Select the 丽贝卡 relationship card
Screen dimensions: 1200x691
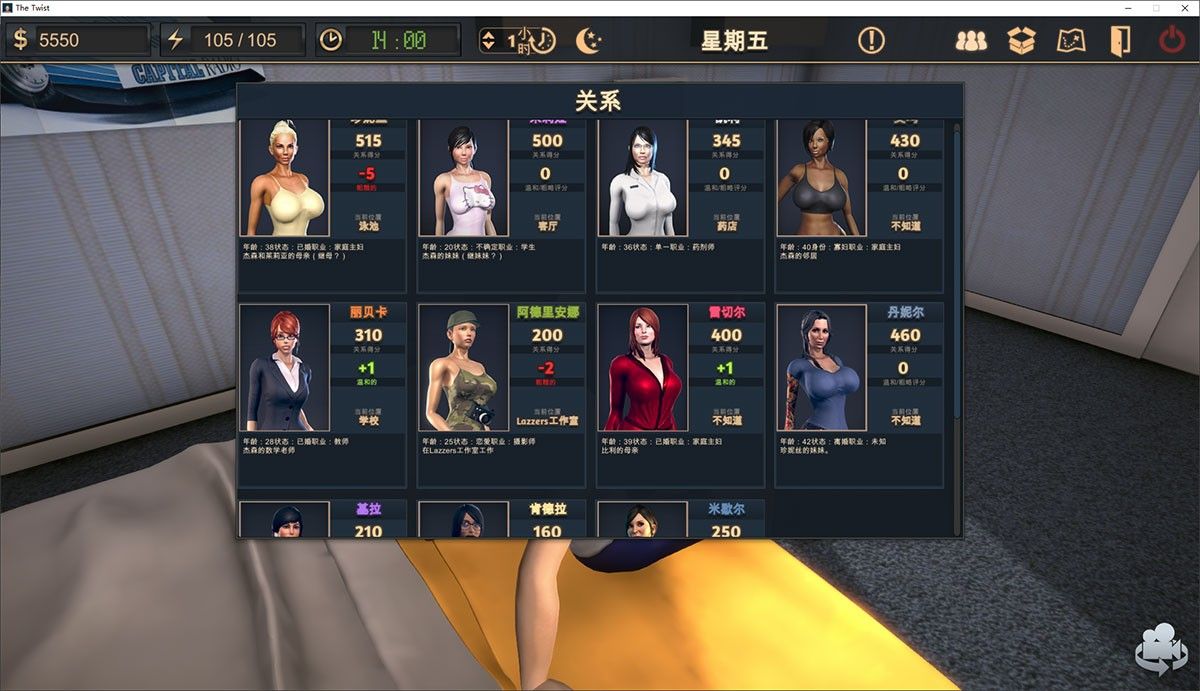pyautogui.click(x=322, y=394)
